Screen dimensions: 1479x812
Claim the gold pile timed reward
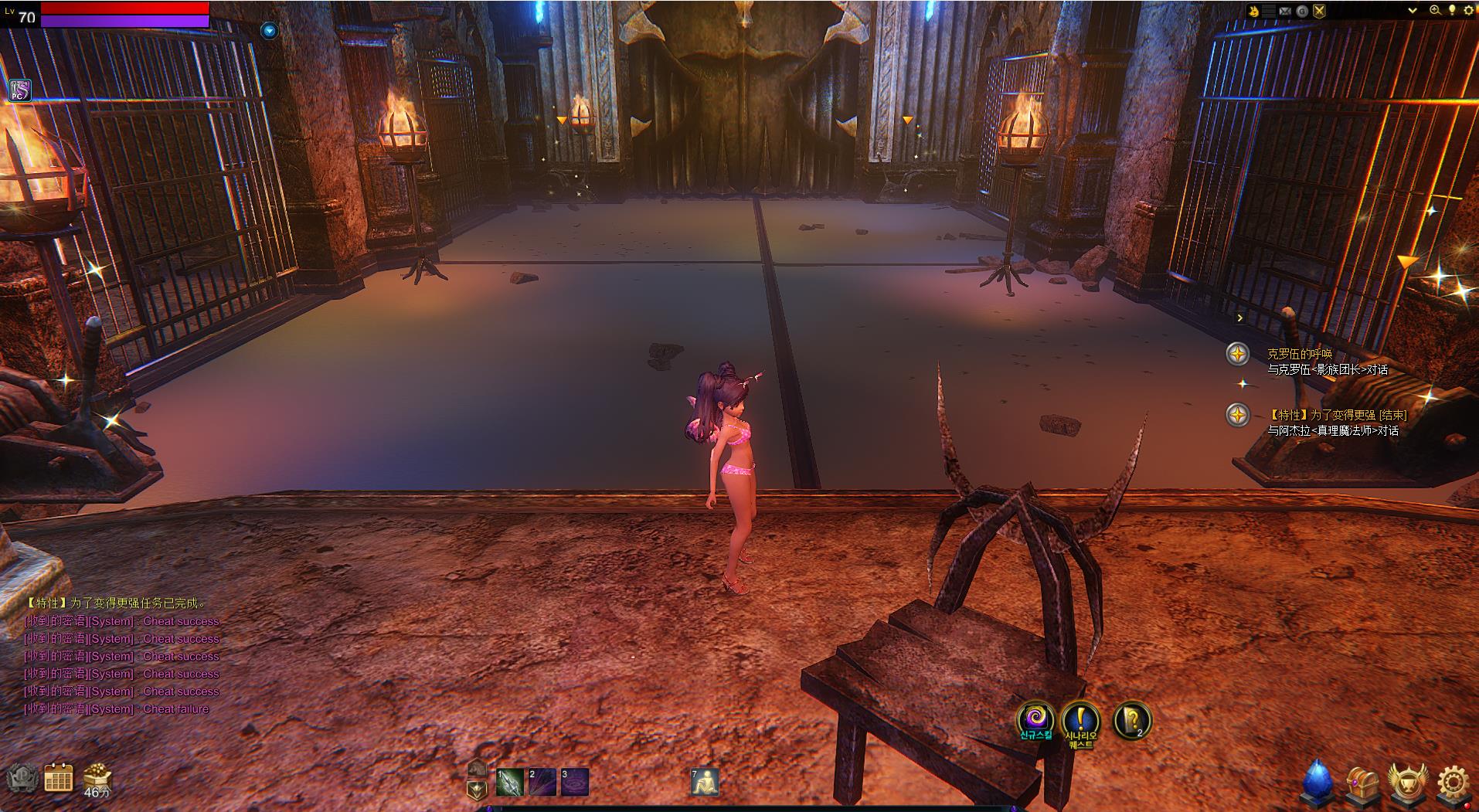[97, 777]
